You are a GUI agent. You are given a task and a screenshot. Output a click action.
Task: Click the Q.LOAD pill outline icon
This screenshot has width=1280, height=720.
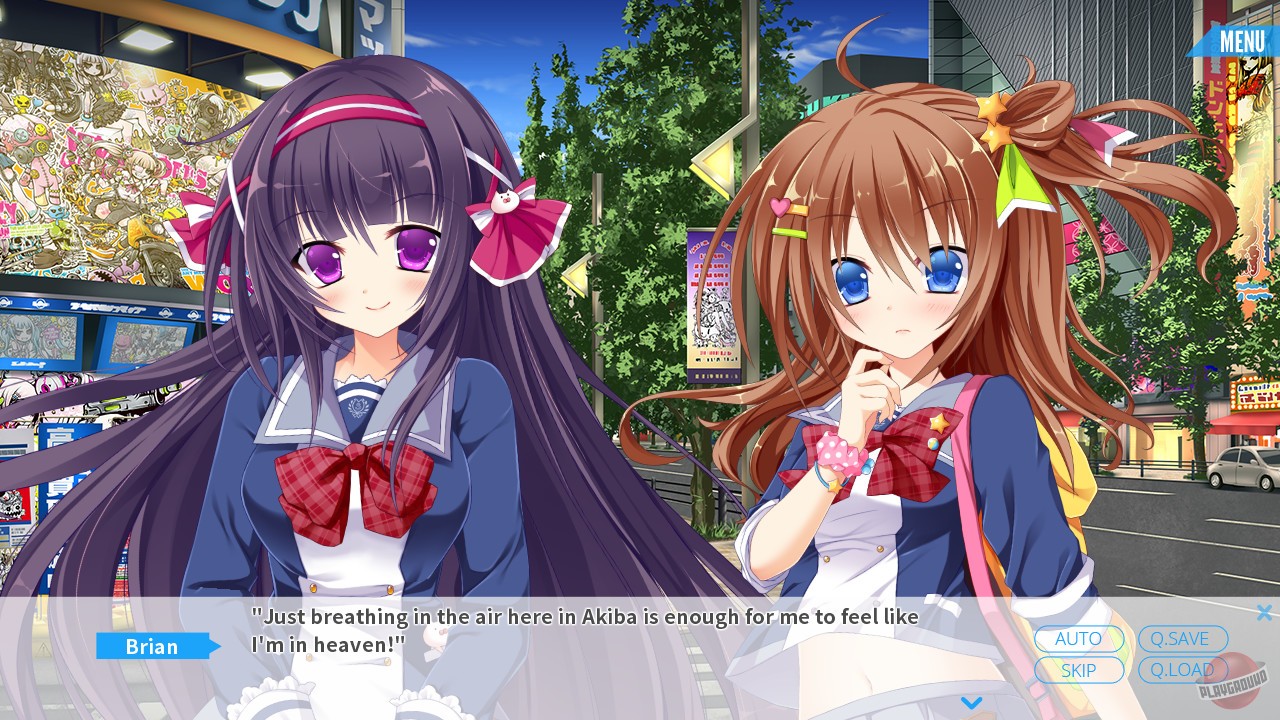1184,670
